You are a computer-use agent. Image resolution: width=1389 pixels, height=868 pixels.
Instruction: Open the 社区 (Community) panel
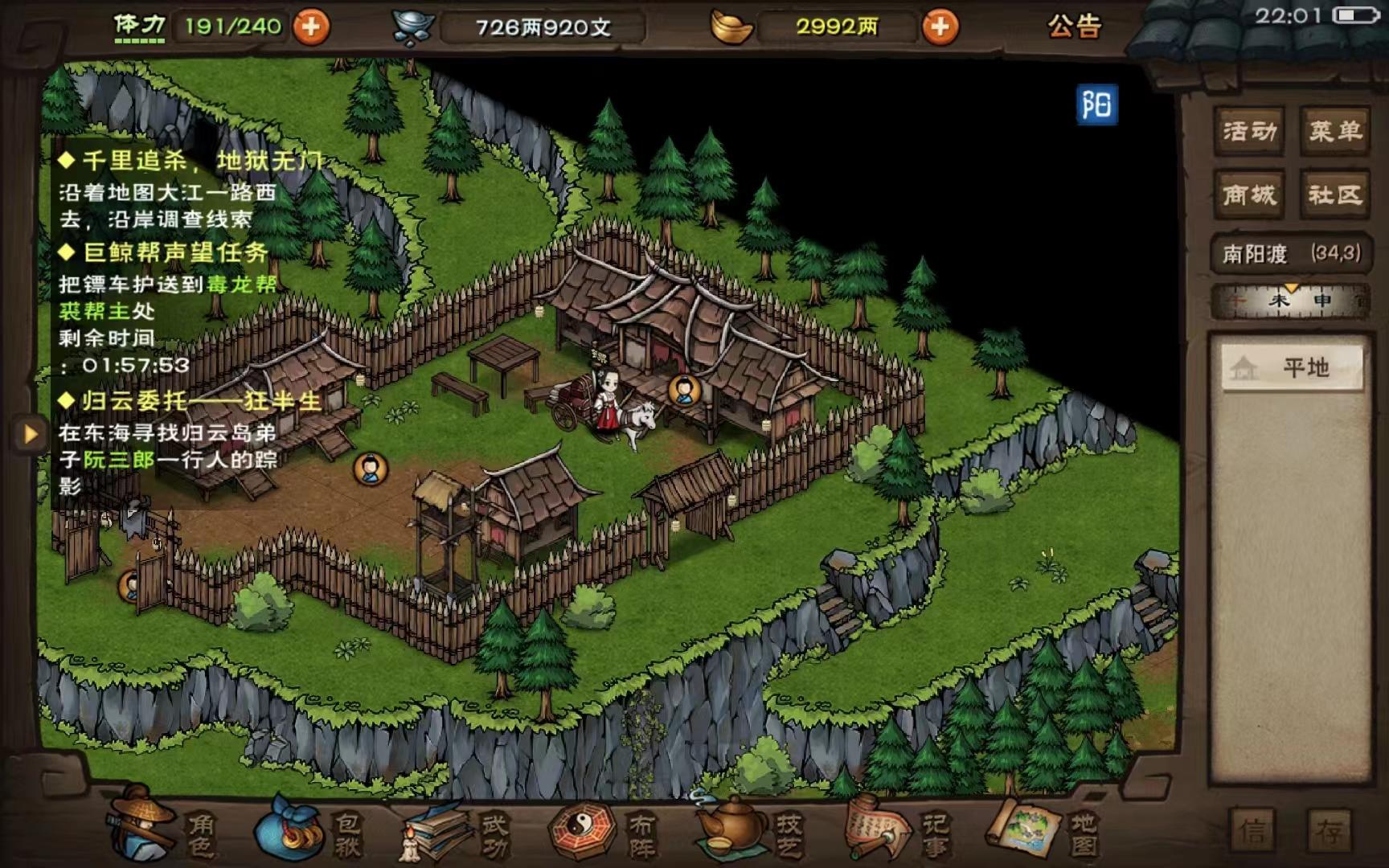[x=1338, y=194]
